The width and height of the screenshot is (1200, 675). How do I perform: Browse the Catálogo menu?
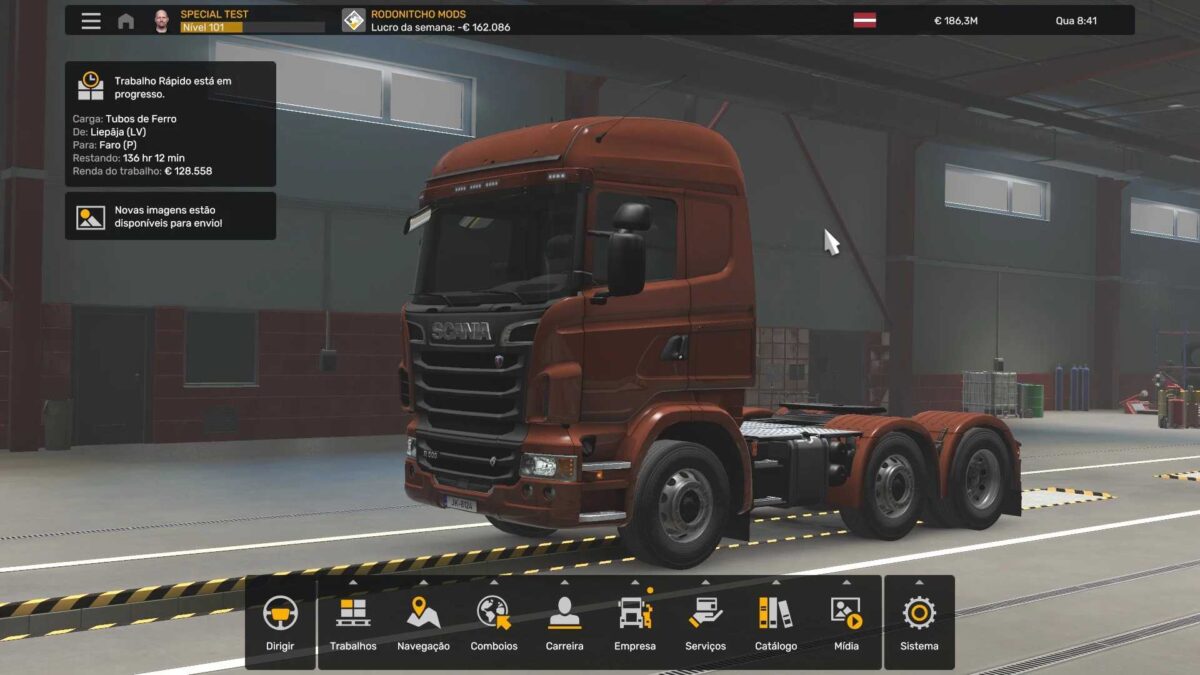pyautogui.click(x=776, y=622)
